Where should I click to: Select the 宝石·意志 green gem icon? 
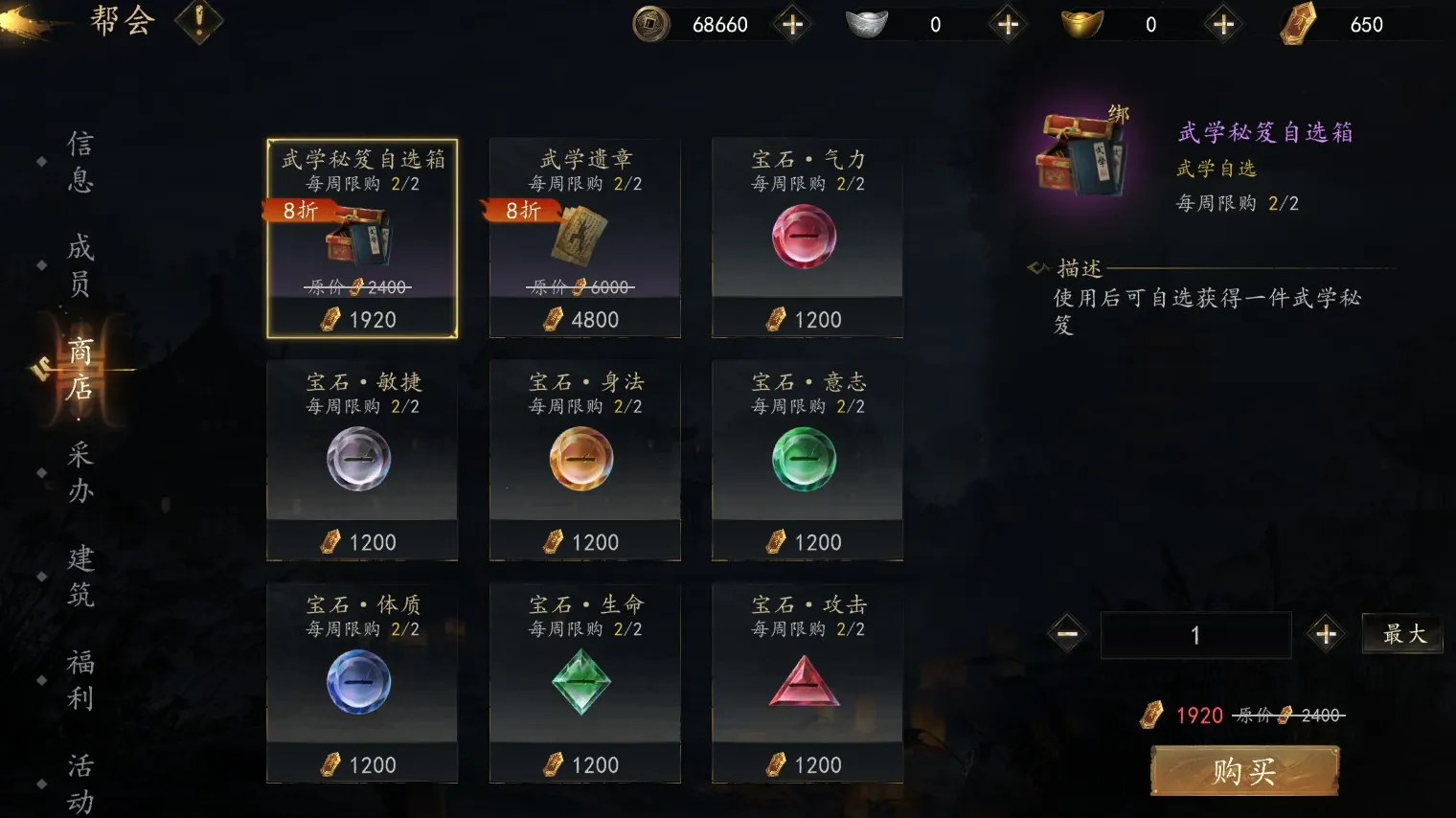(807, 459)
